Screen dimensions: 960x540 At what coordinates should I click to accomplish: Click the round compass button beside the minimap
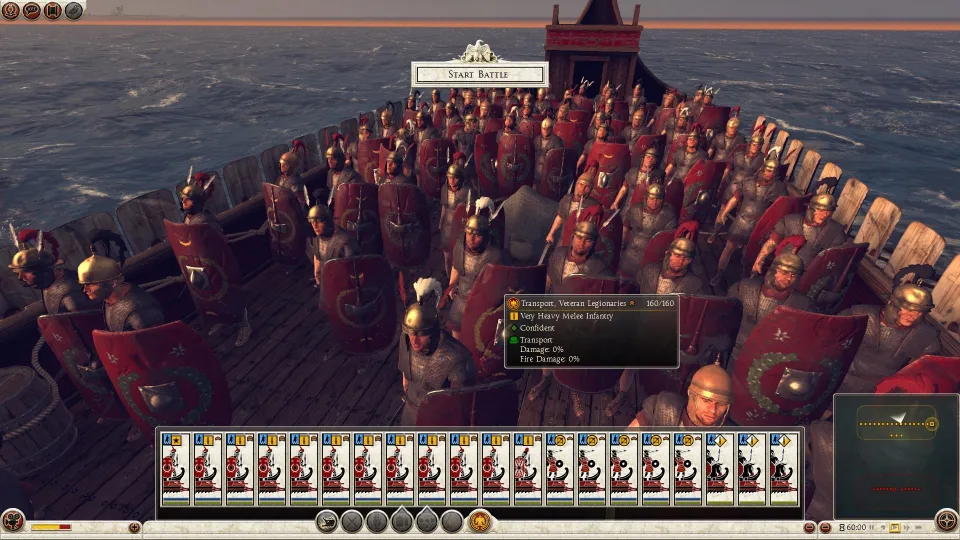(945, 520)
